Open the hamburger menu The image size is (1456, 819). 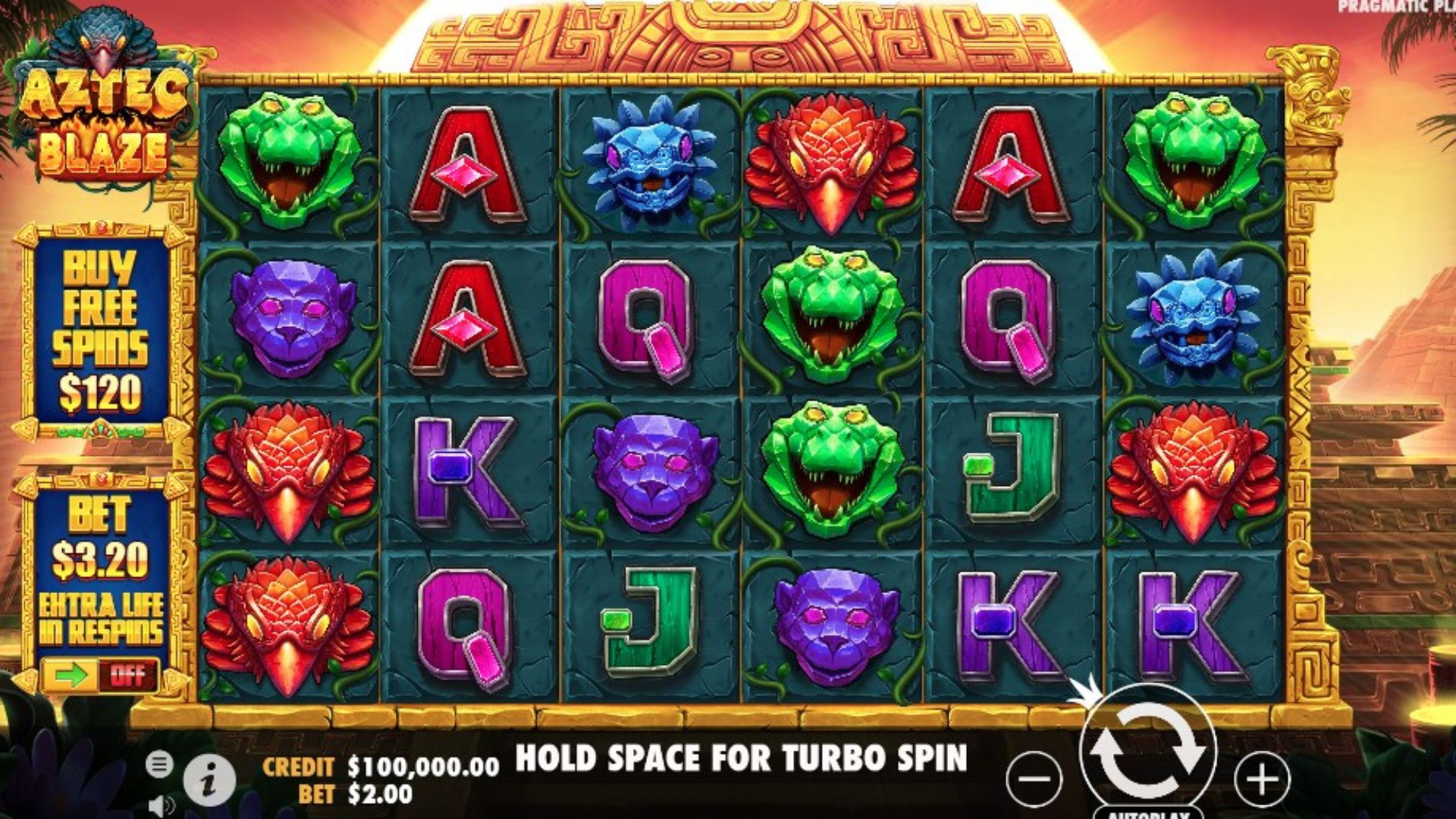pos(159,764)
